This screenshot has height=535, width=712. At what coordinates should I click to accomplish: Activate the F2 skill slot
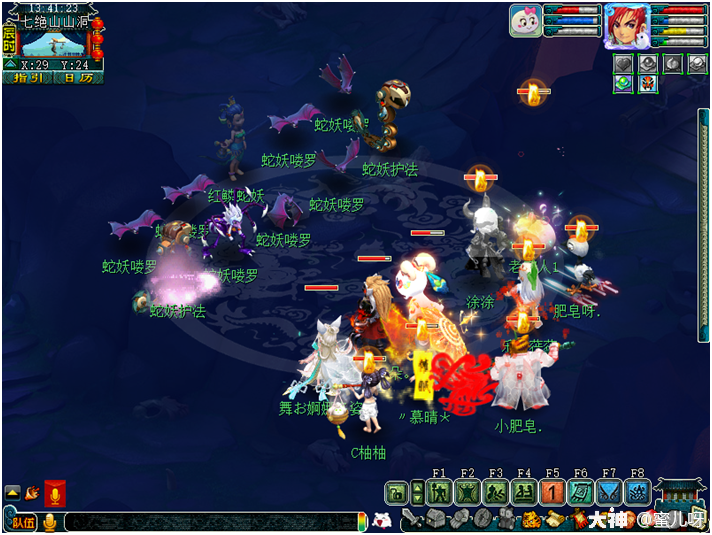click(x=467, y=492)
